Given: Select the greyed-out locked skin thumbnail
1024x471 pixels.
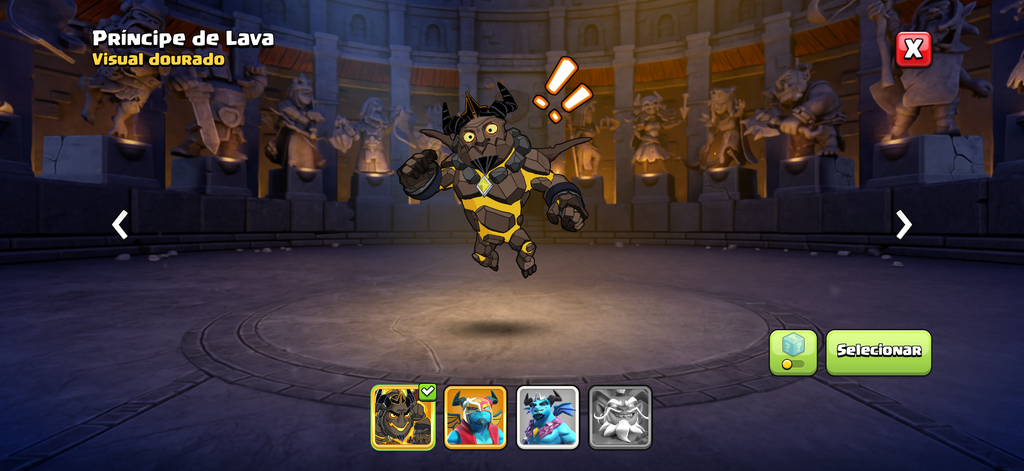Looking at the screenshot, I should 620,417.
